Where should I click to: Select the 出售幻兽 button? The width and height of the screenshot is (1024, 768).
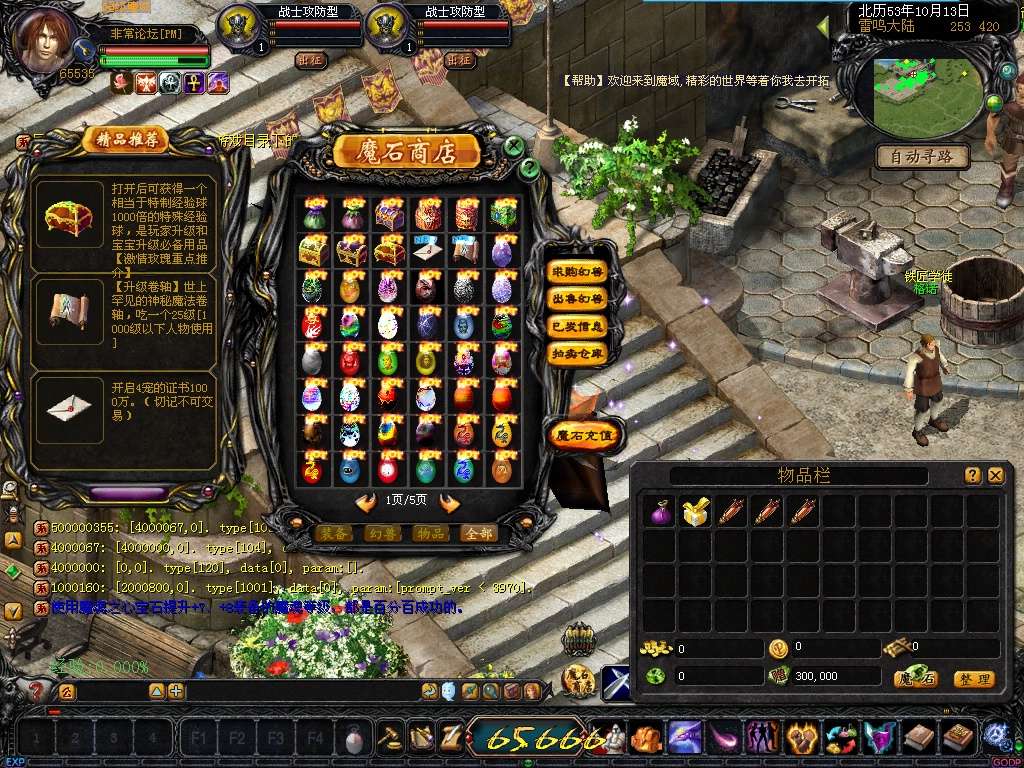578,299
